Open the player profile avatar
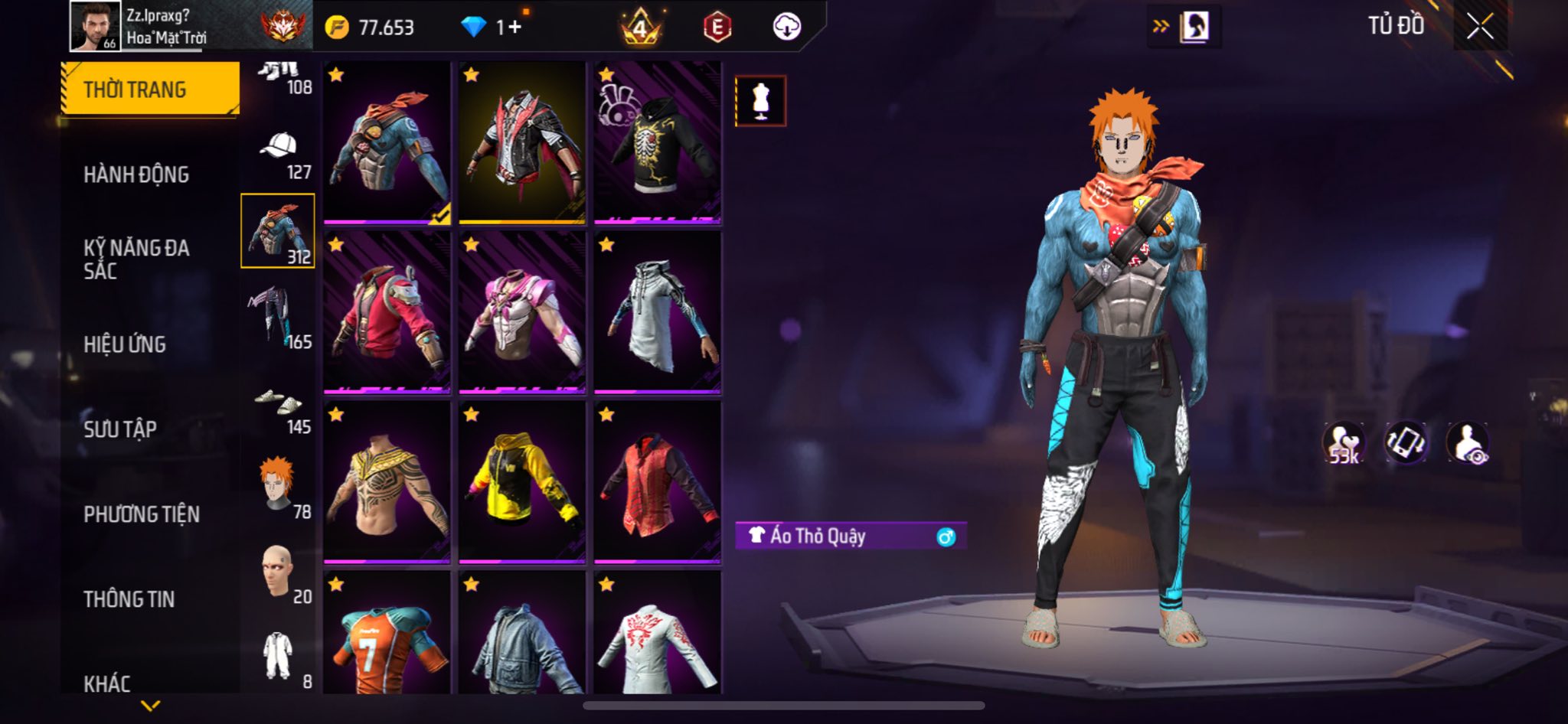 click(95, 26)
